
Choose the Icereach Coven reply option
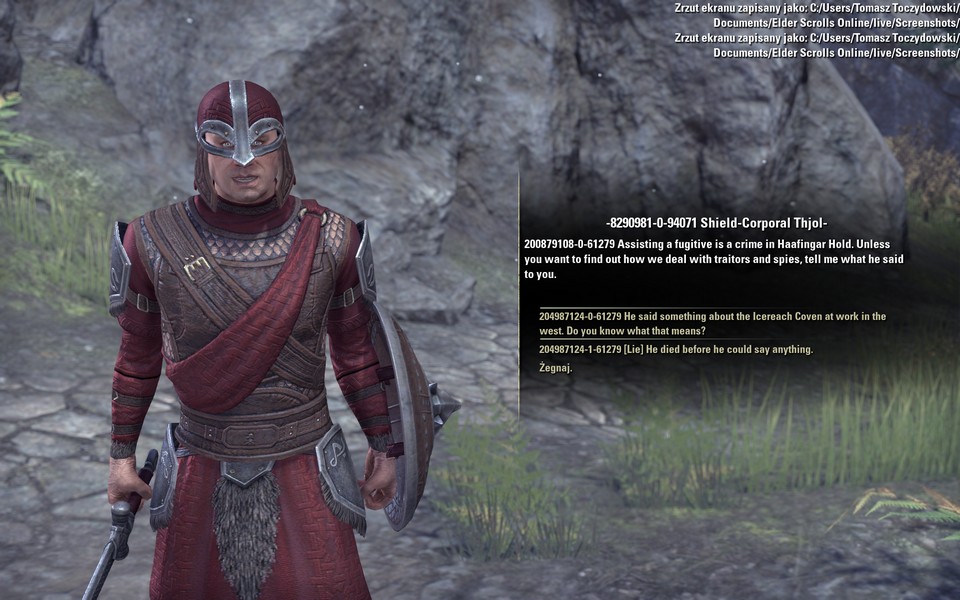[712, 323]
